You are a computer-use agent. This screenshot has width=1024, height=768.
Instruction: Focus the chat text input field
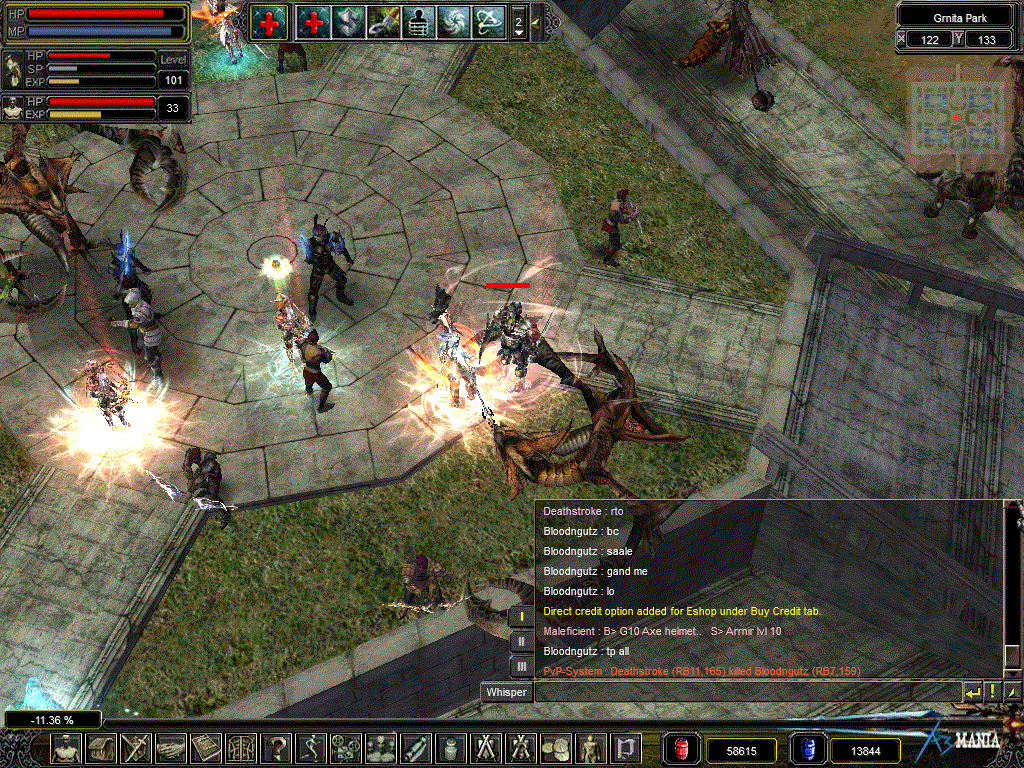(746, 692)
